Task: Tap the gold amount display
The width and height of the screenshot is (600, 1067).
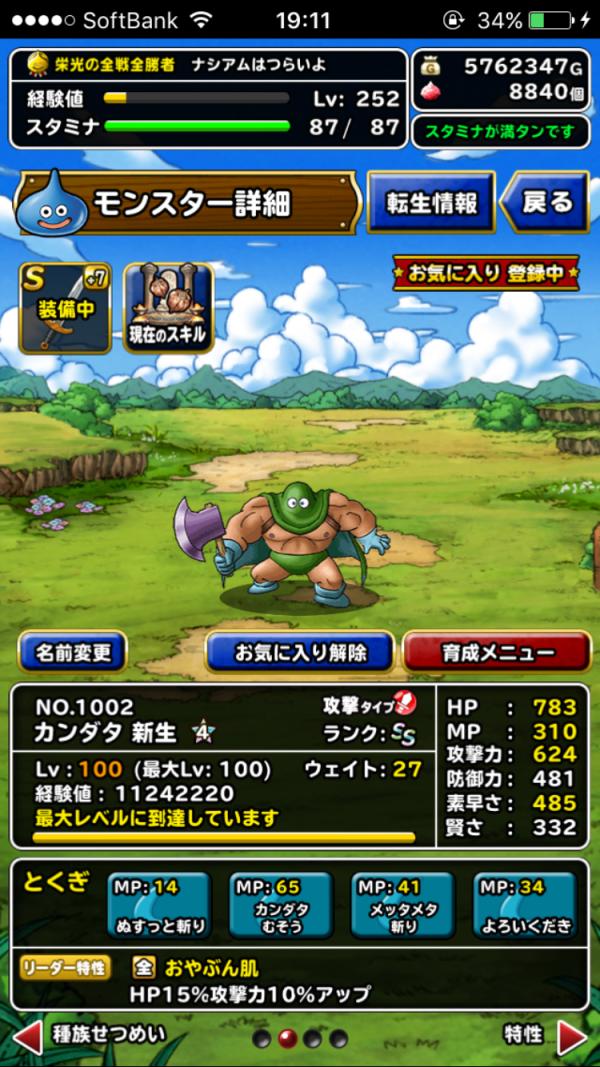Action: (505, 67)
